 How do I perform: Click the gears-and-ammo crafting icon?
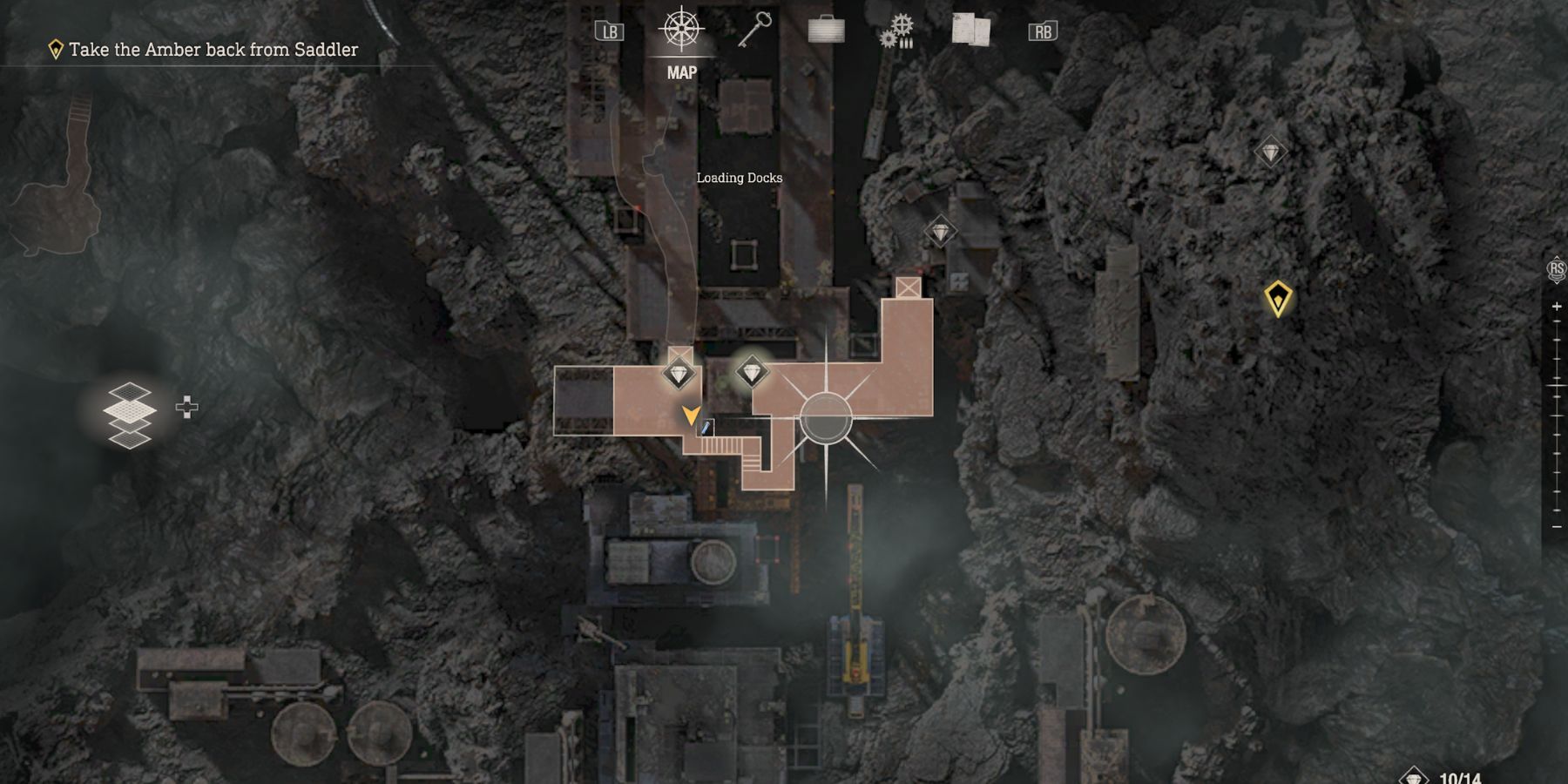(897, 29)
